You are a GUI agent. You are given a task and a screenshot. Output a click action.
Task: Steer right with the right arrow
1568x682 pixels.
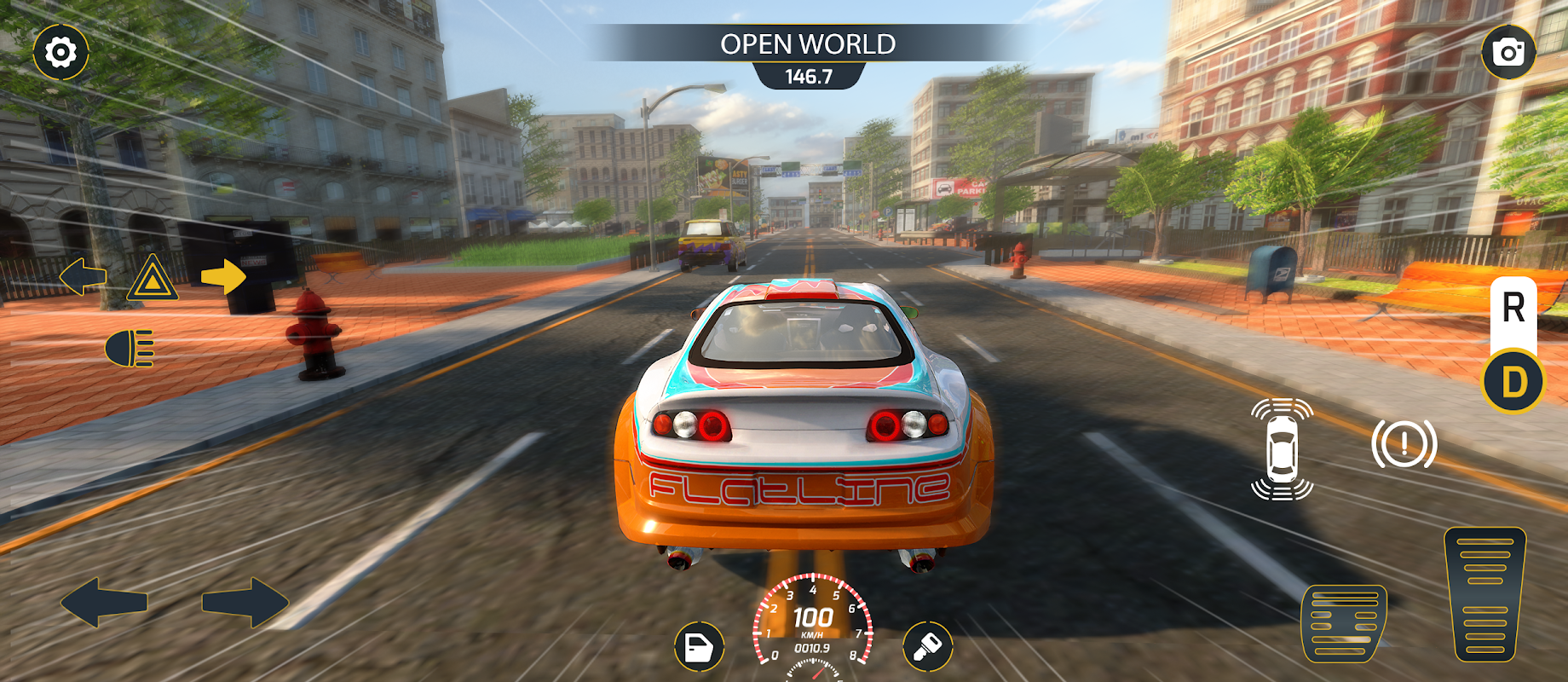point(245,603)
